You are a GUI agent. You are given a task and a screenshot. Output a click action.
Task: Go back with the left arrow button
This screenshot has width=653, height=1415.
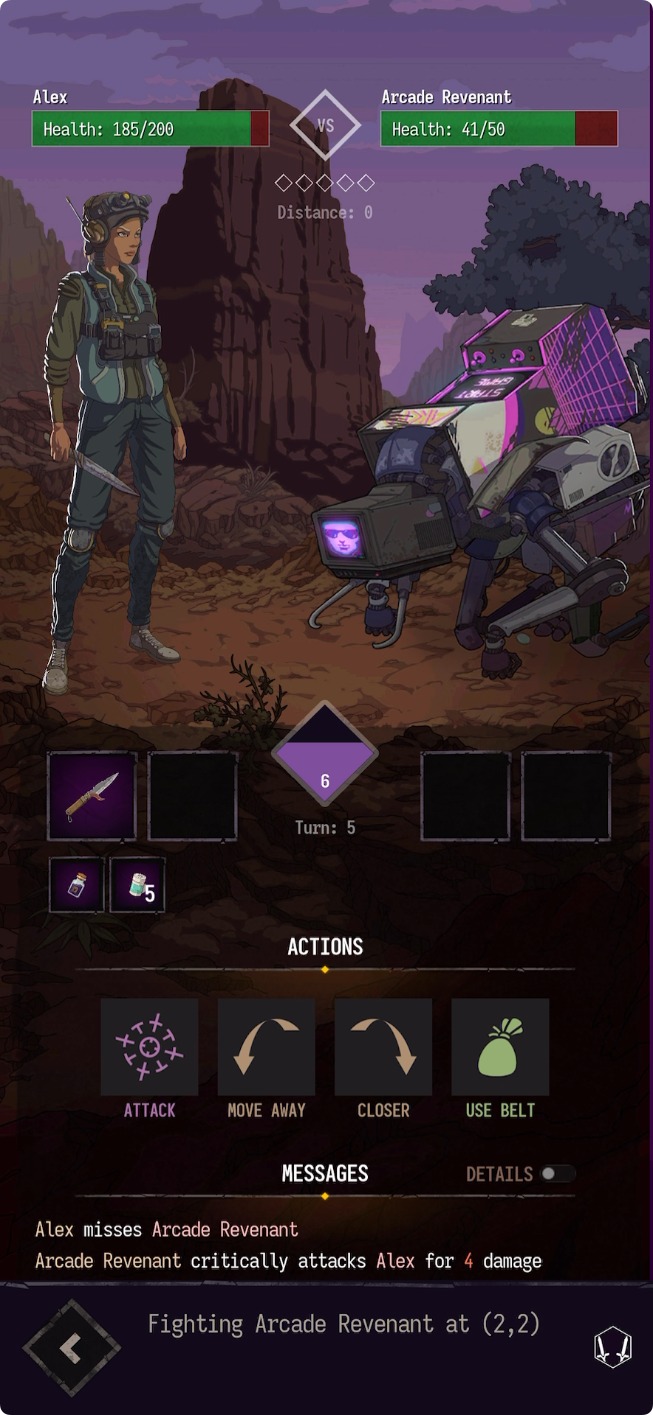[x=71, y=1348]
